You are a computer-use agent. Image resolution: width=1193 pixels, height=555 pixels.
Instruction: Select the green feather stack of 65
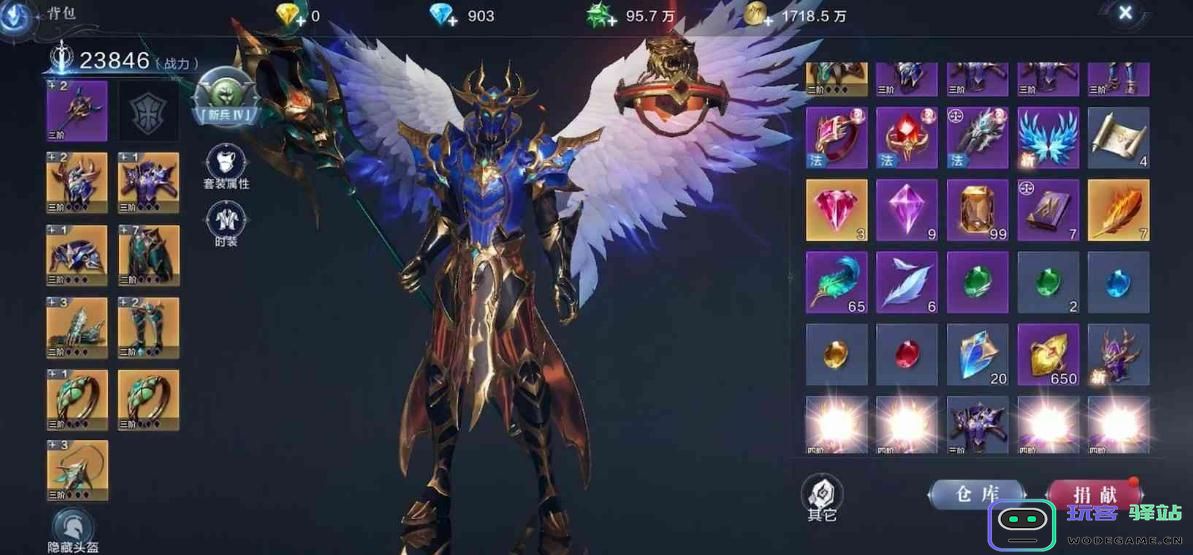pos(837,282)
